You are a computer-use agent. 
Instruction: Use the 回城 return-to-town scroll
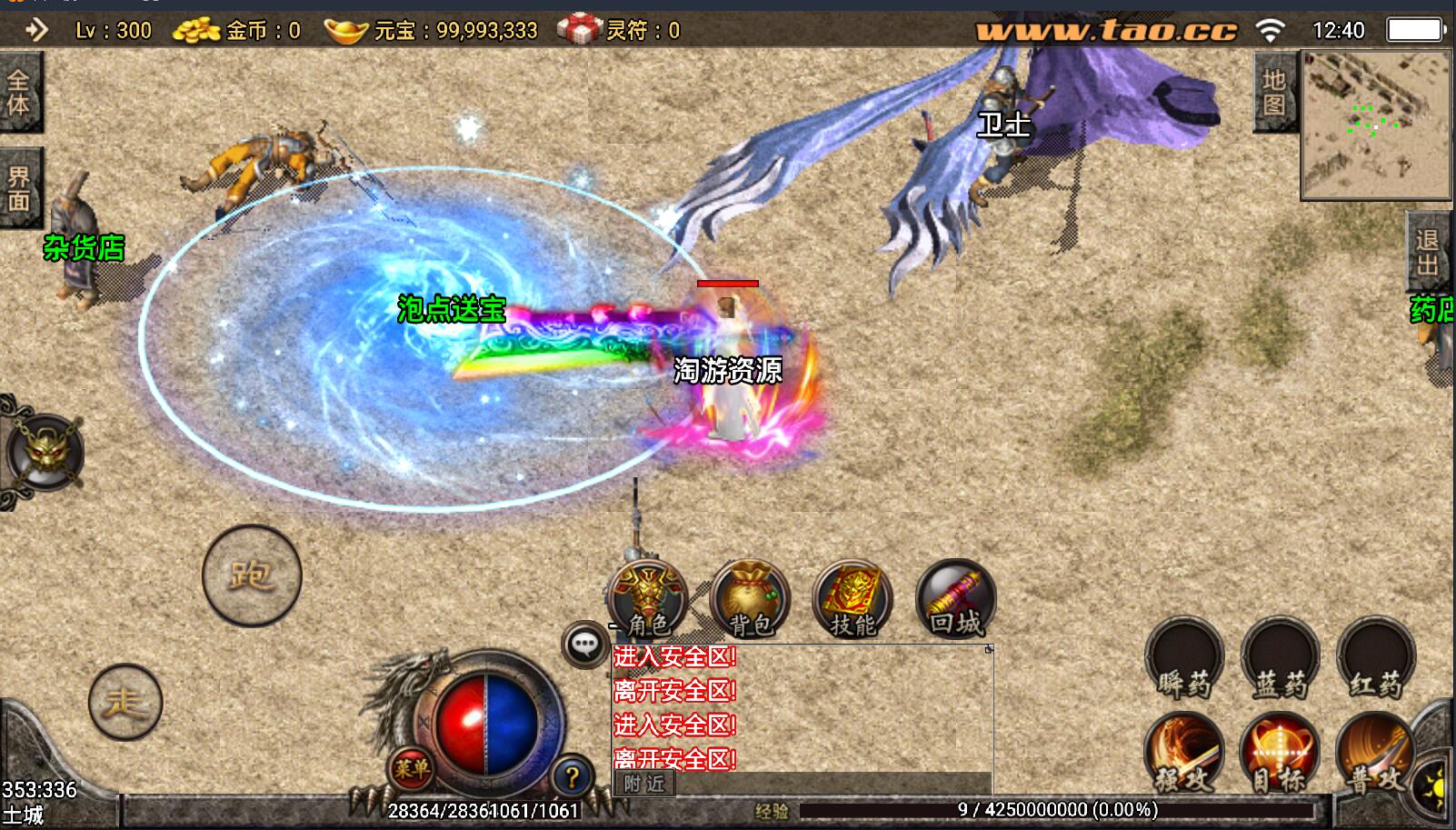pos(955,599)
